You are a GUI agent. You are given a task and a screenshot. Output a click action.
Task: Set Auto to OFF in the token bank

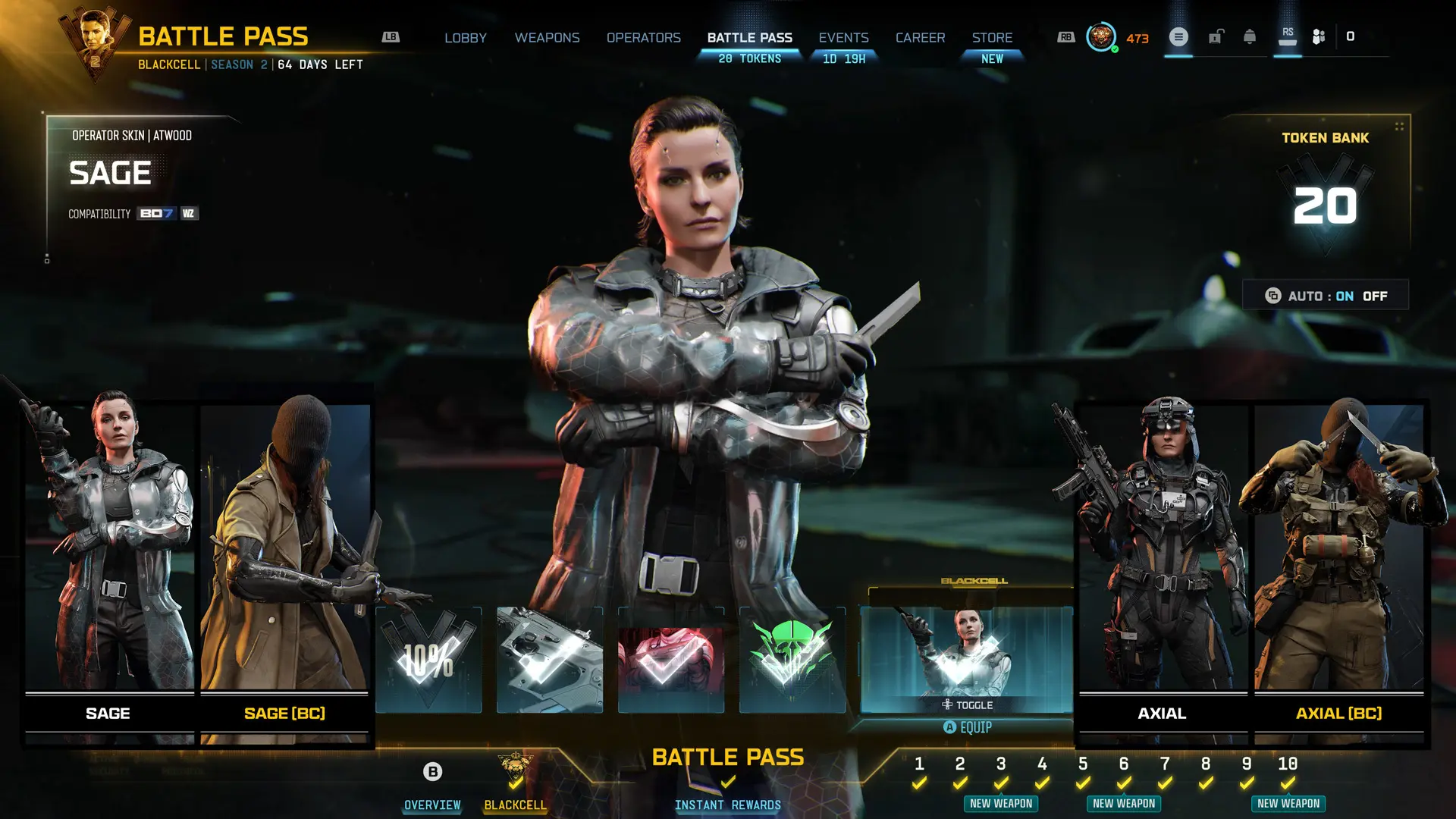tap(1374, 296)
